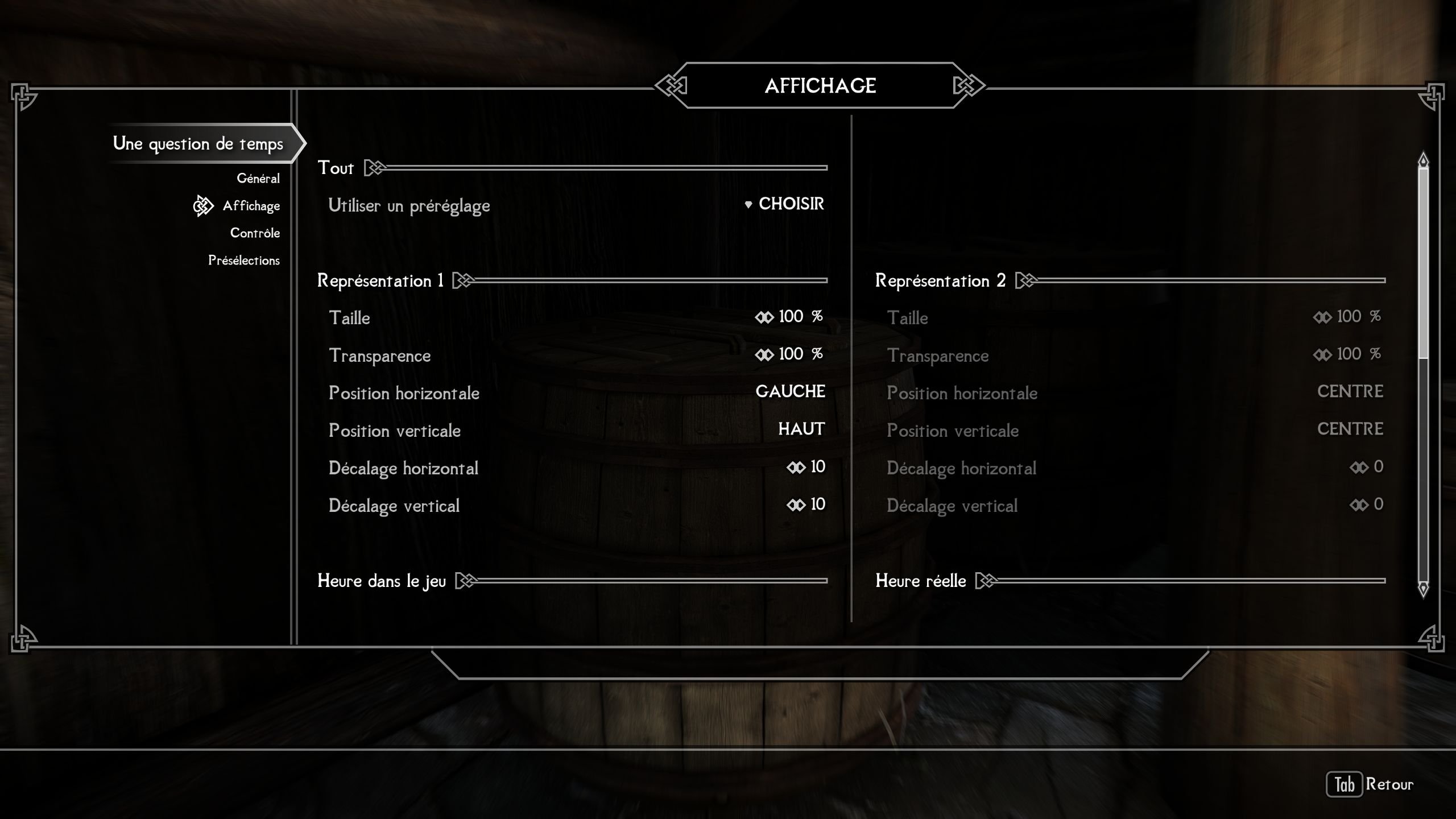Change Position verticale from HAUT
Screen dimensions: 1456x819
(801, 429)
